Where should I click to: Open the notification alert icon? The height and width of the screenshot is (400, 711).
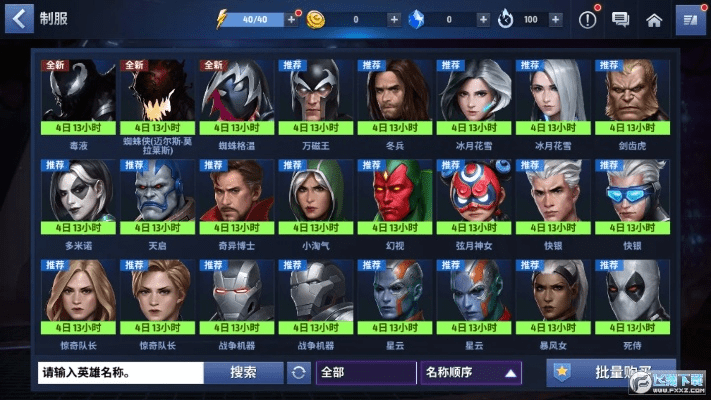(x=588, y=19)
